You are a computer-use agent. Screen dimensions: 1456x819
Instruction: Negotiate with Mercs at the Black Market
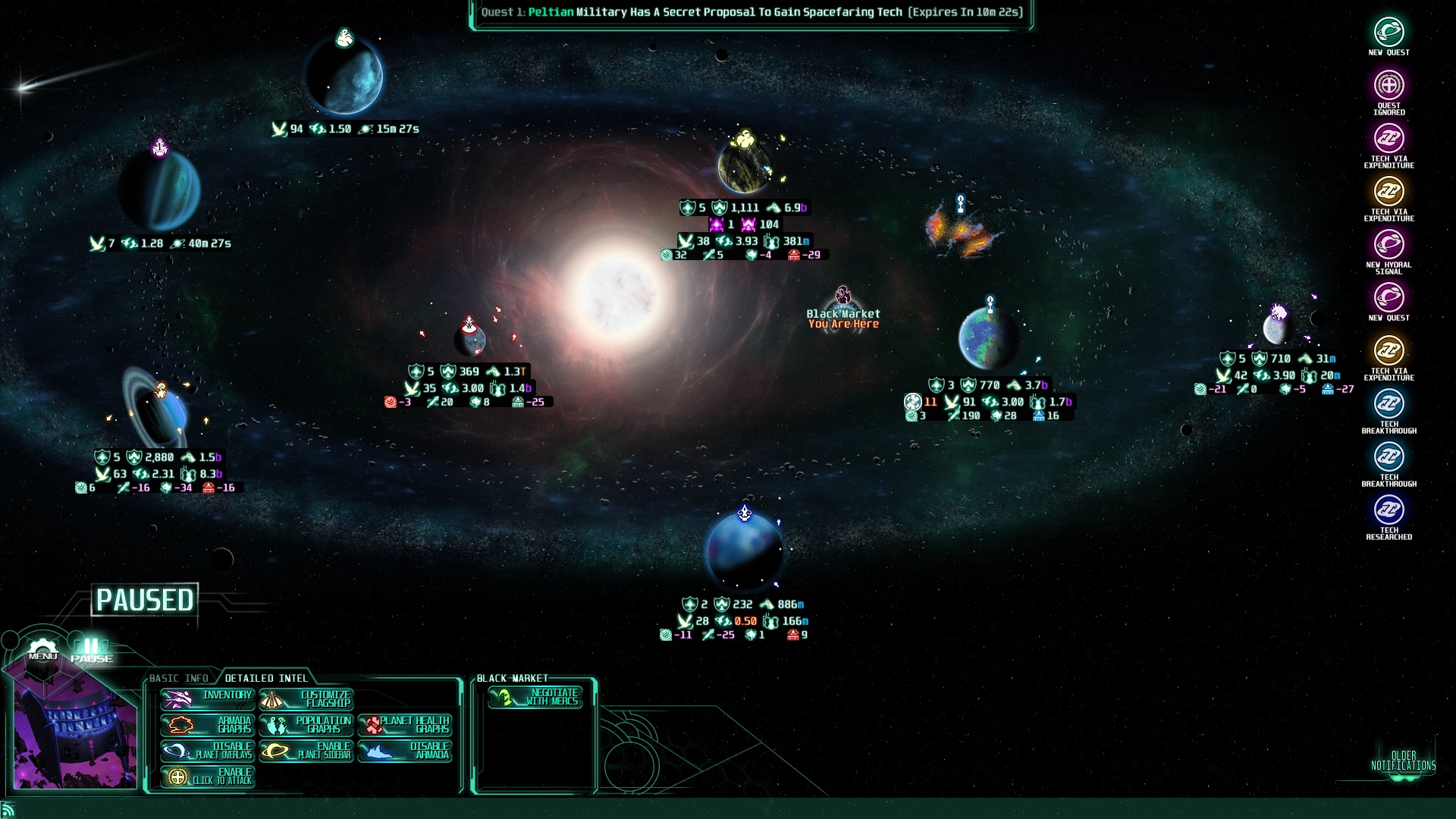pos(535,697)
